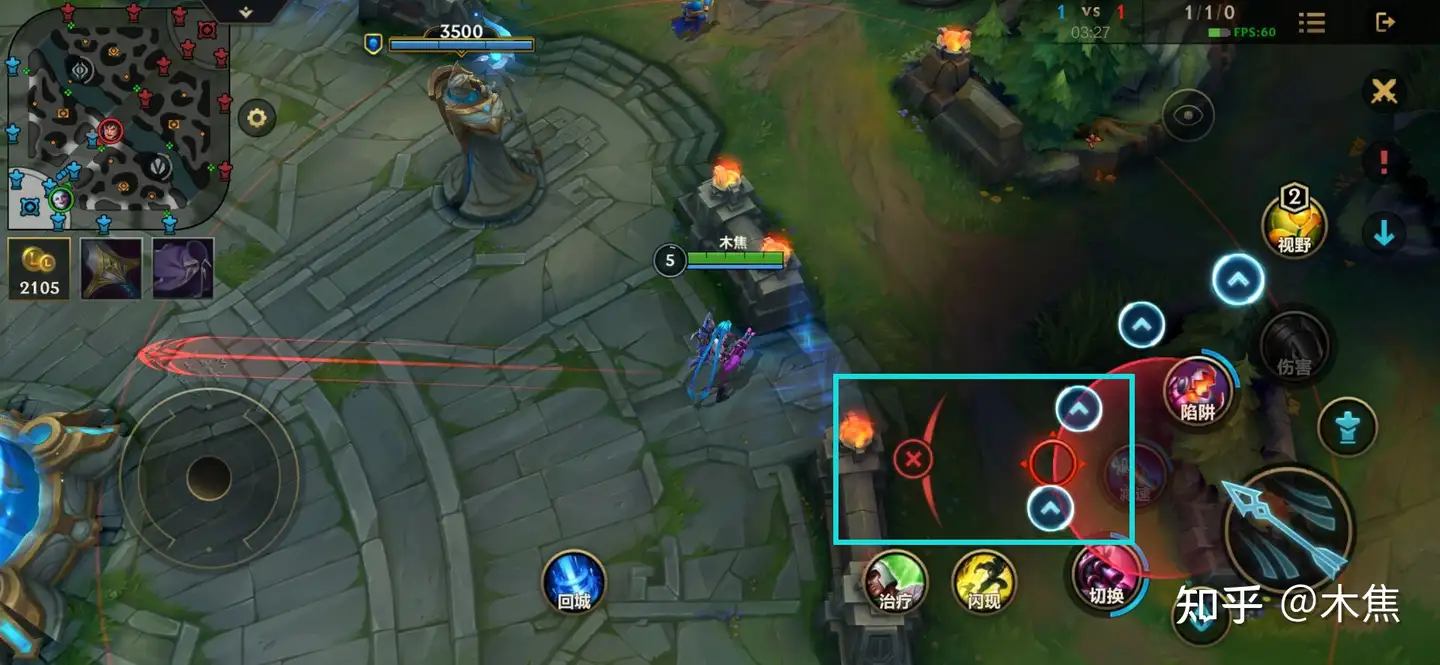Open the shop via the 2105 gold button
The image size is (1440, 665).
tap(39, 268)
